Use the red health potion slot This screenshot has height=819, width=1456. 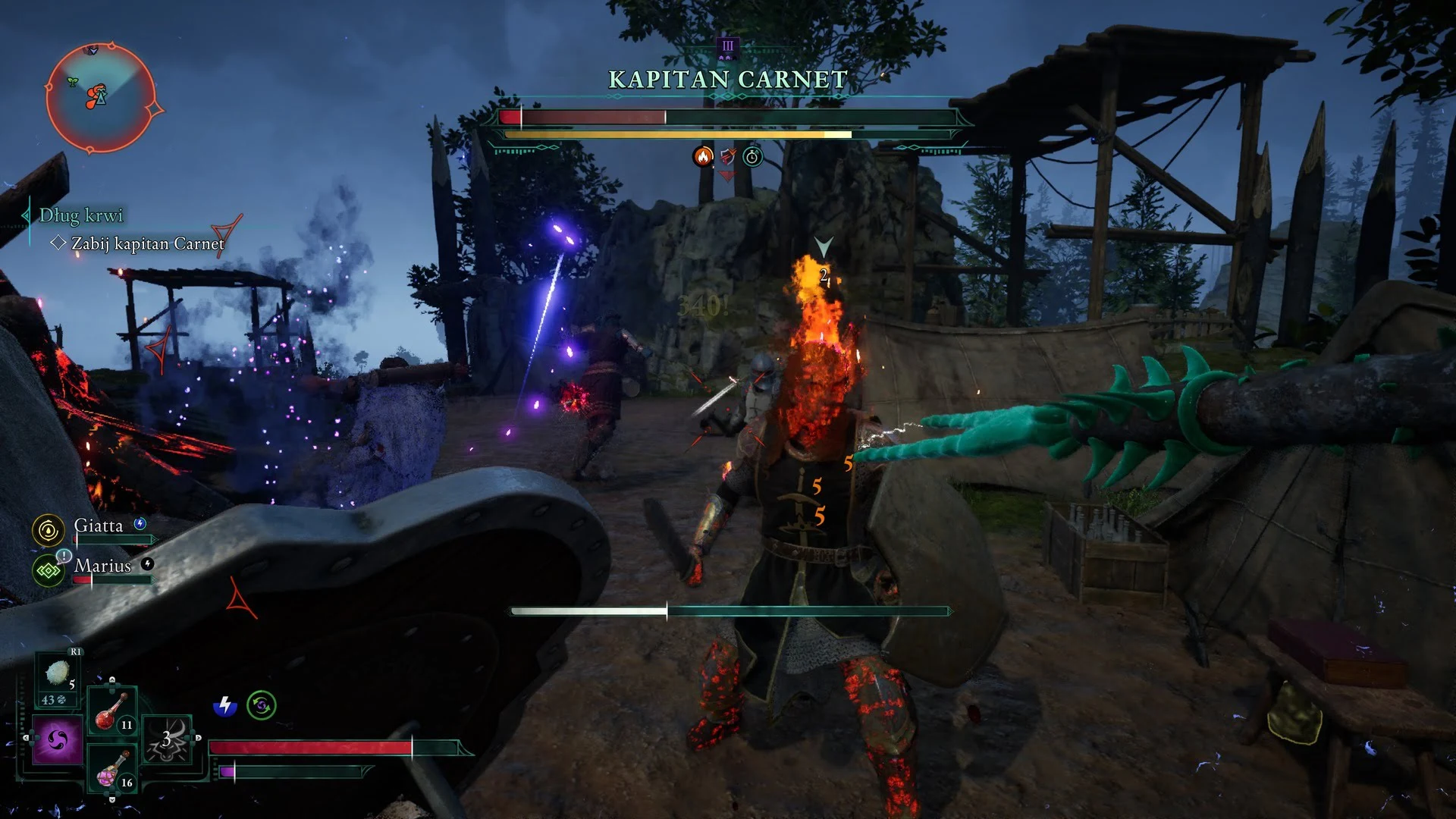point(112,711)
